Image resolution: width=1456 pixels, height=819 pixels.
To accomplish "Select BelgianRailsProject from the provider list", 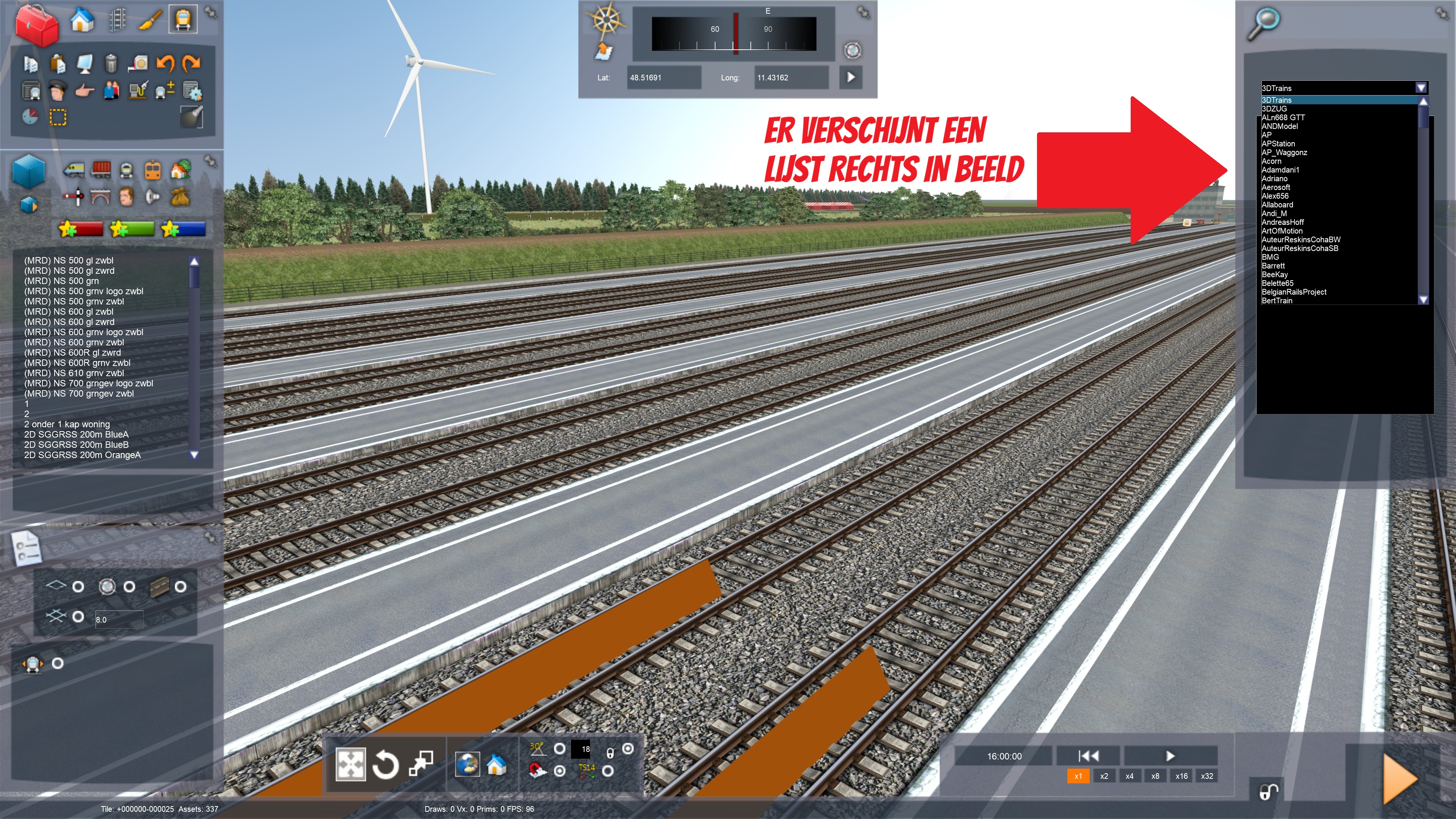I will pos(1294,292).
